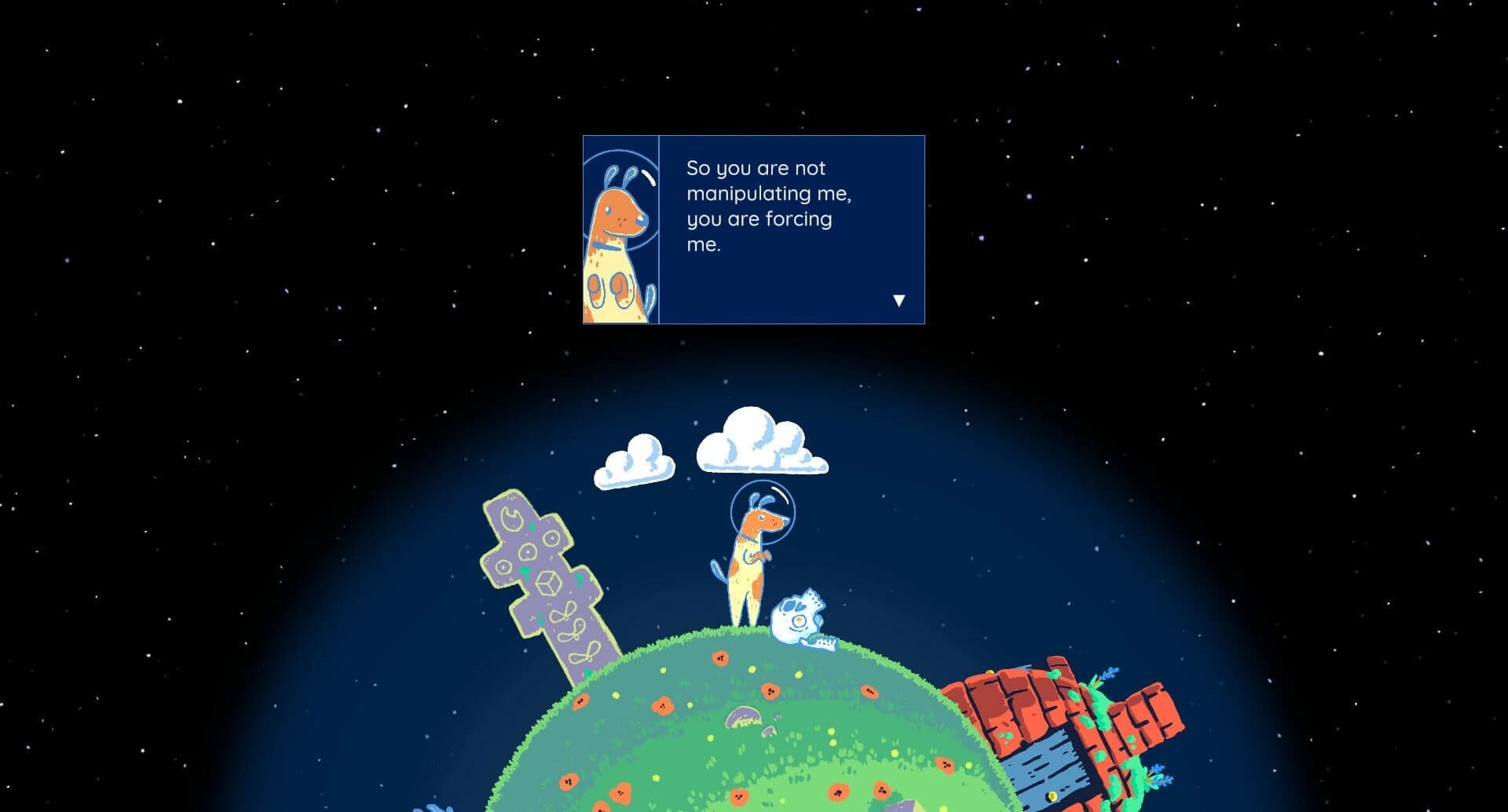Click the skull's eye socket
This screenshot has width=1508, height=812.
[789, 605]
